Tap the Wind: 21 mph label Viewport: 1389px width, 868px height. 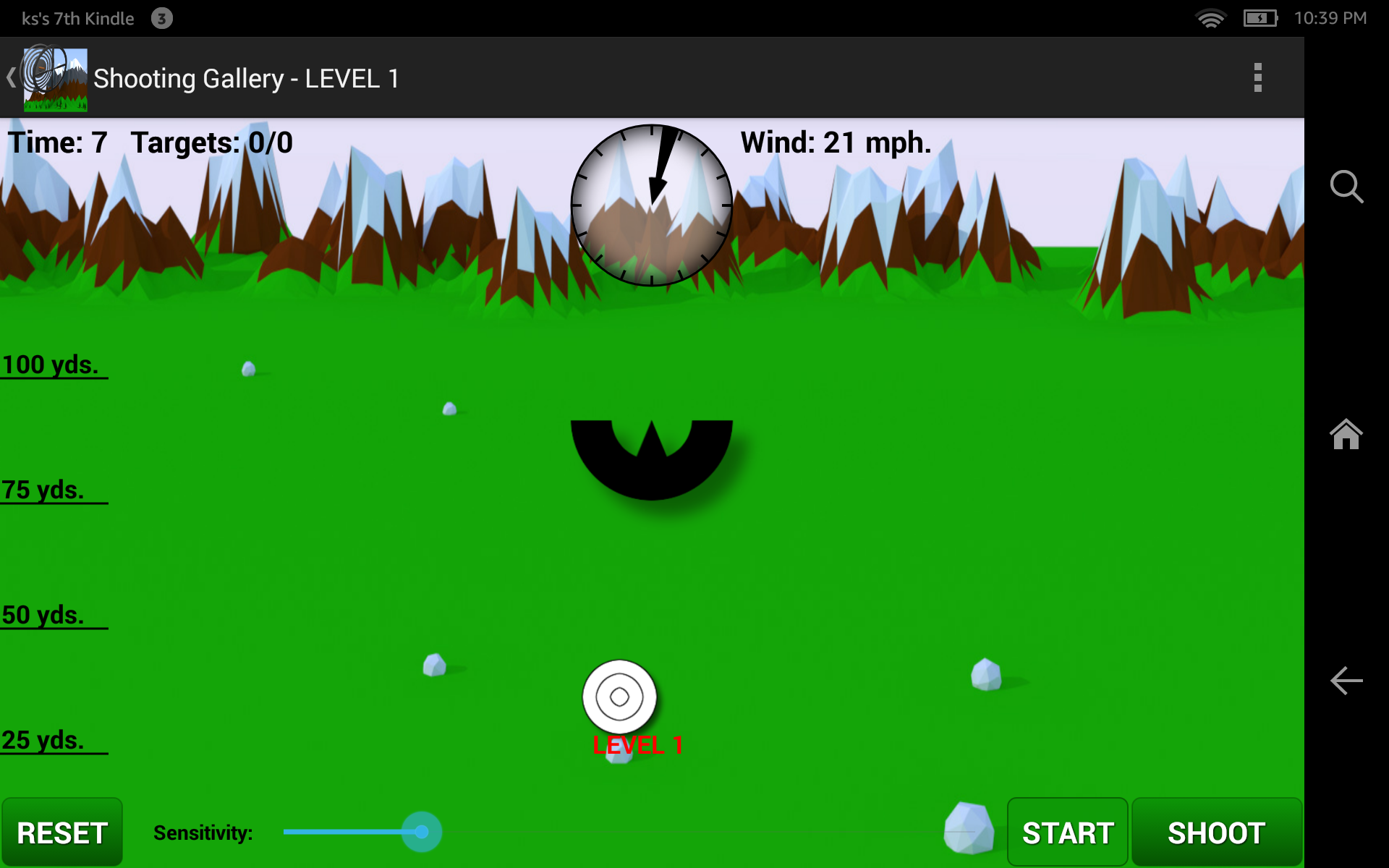pyautogui.click(x=836, y=142)
